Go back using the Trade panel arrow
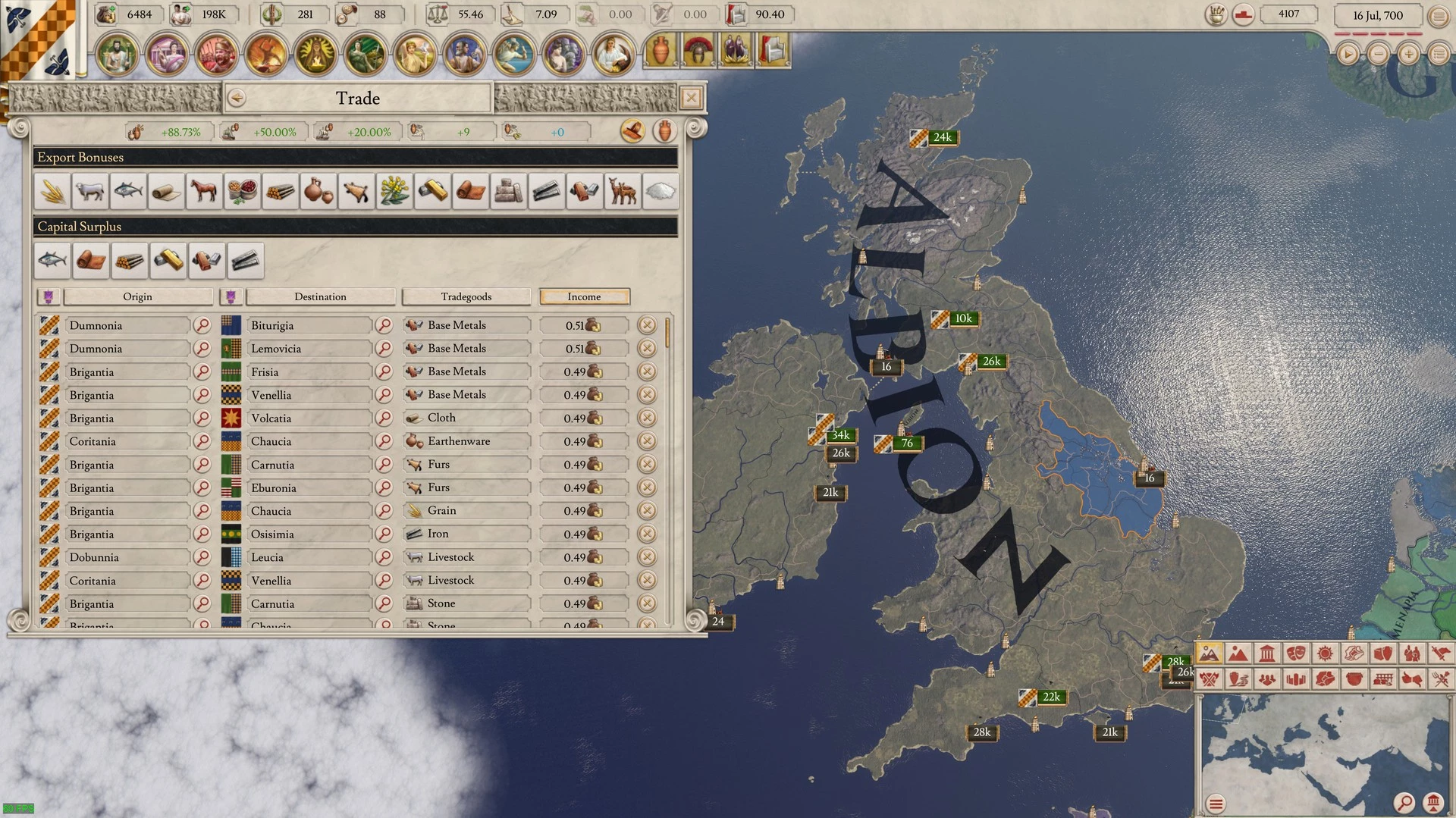Screen dimensions: 1456x818 pos(237,98)
